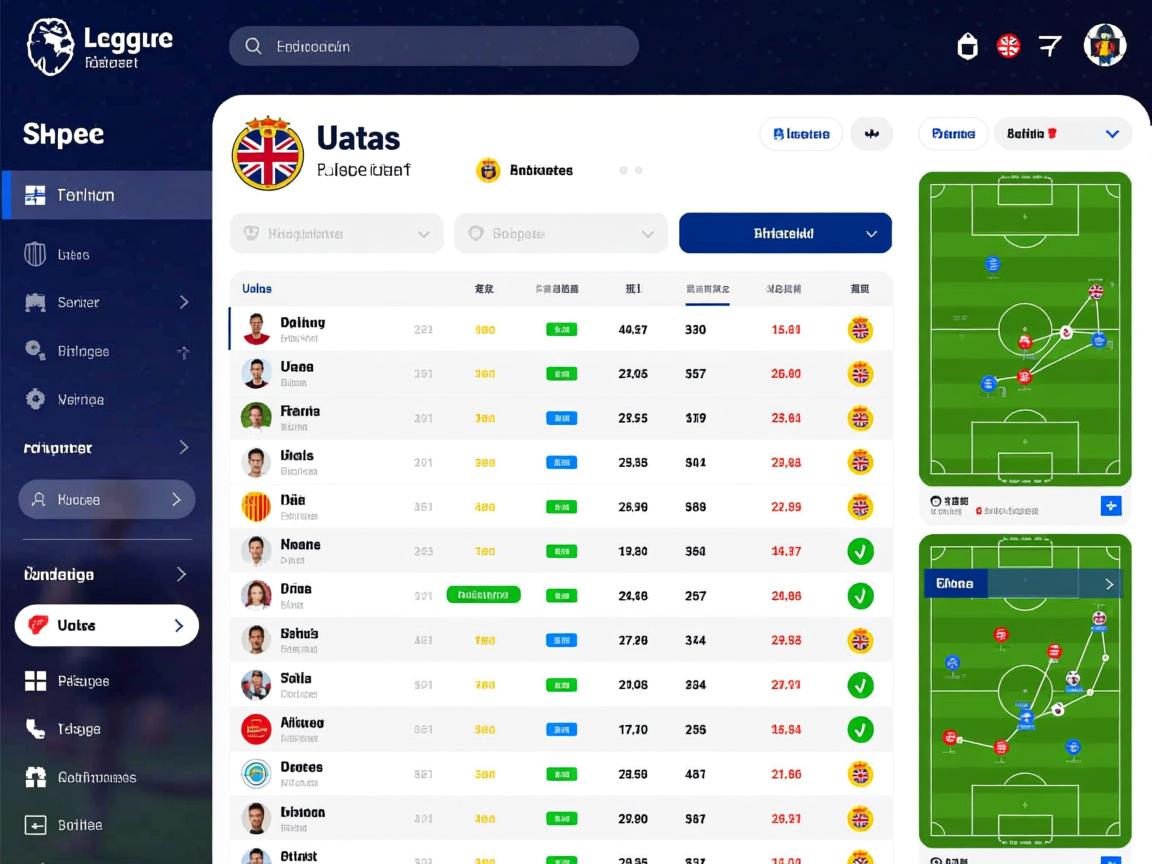Click the blue plus button under the pitch
1152x864 pixels.
point(1110,506)
